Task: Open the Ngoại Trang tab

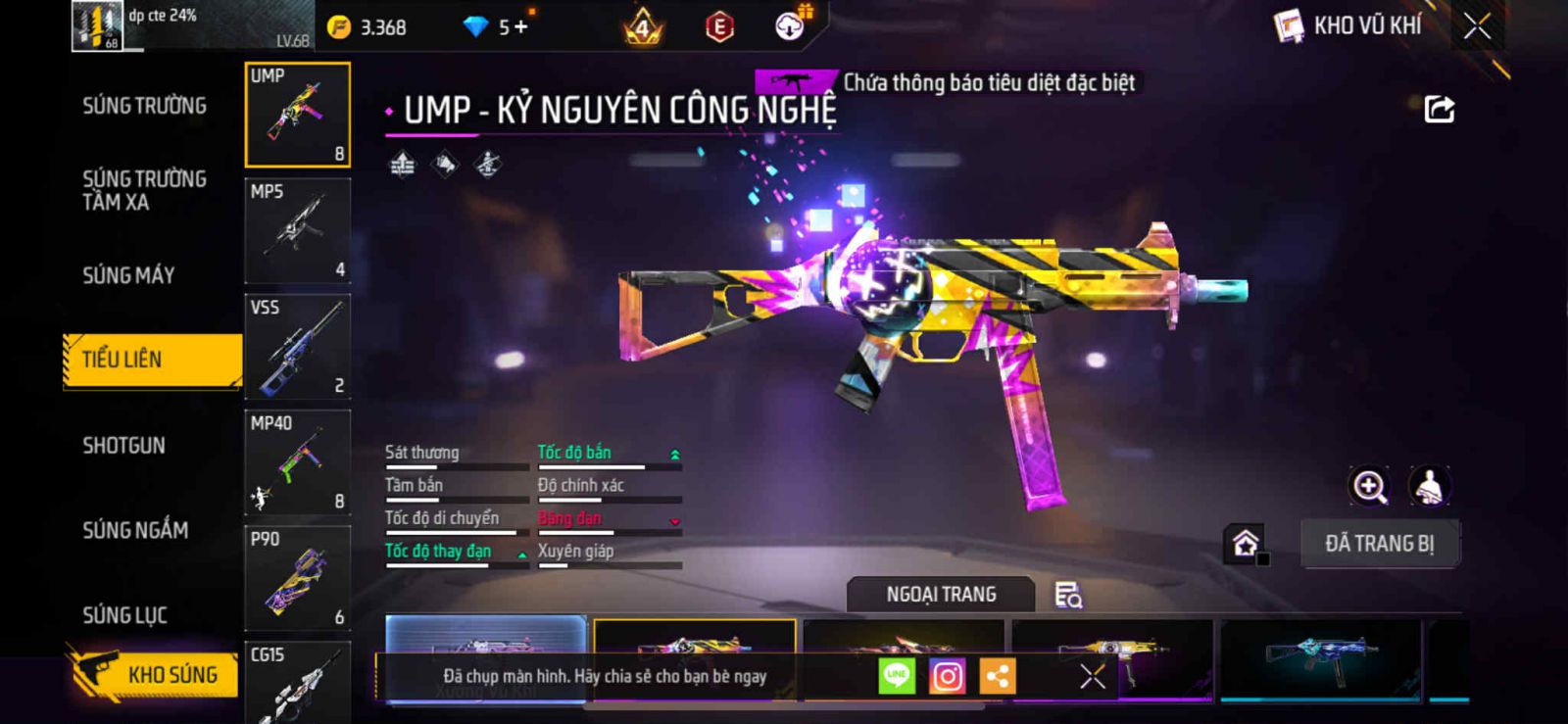Action: click(941, 595)
